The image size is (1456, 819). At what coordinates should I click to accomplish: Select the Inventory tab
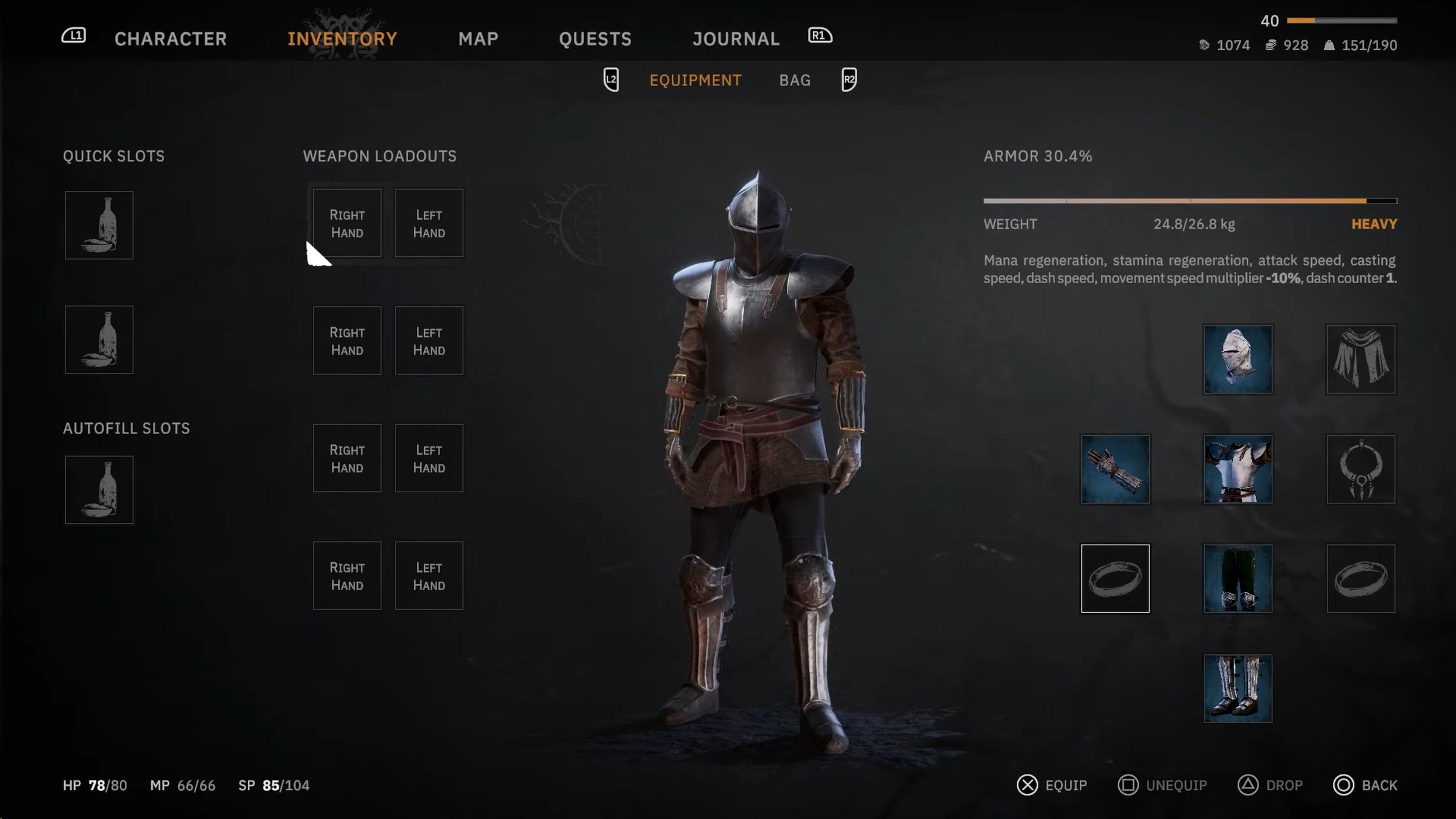pos(342,38)
